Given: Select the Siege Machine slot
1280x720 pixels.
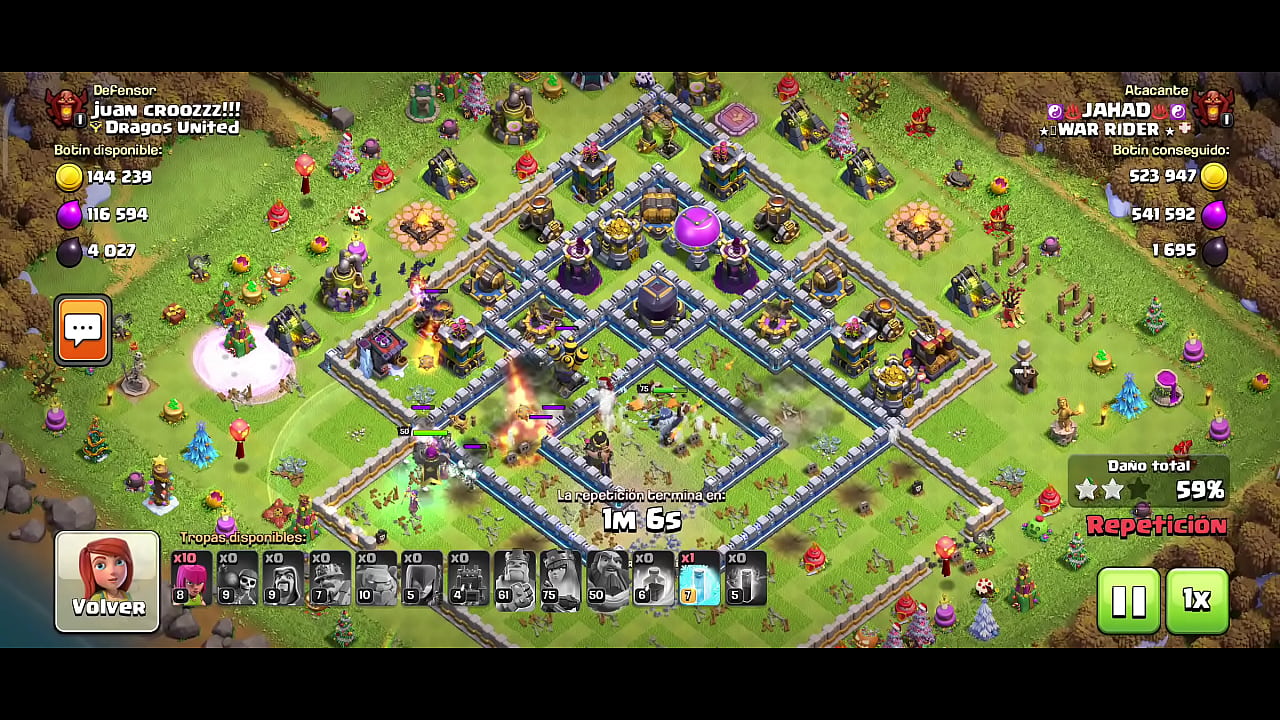Looking at the screenshot, I should (468, 579).
